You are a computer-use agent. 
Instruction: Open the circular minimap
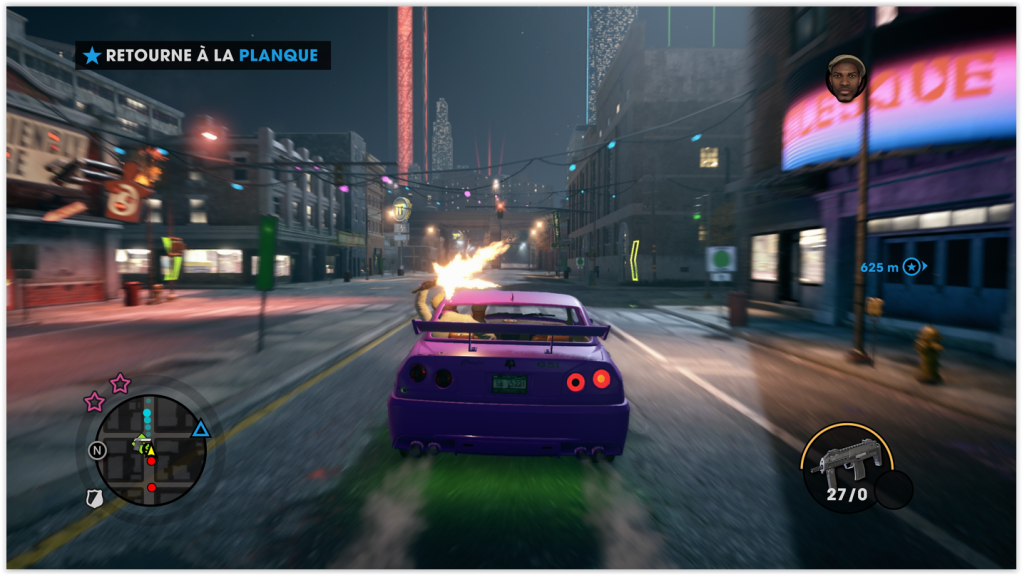[150, 450]
